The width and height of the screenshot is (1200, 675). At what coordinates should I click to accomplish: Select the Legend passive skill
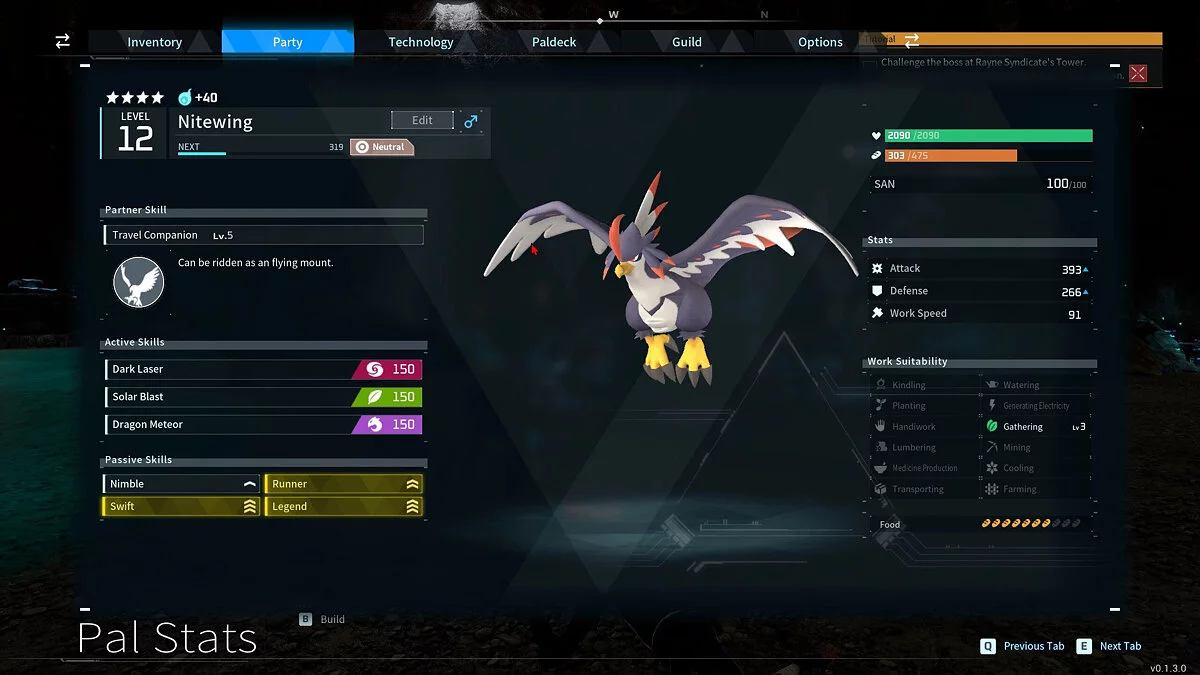pos(343,507)
